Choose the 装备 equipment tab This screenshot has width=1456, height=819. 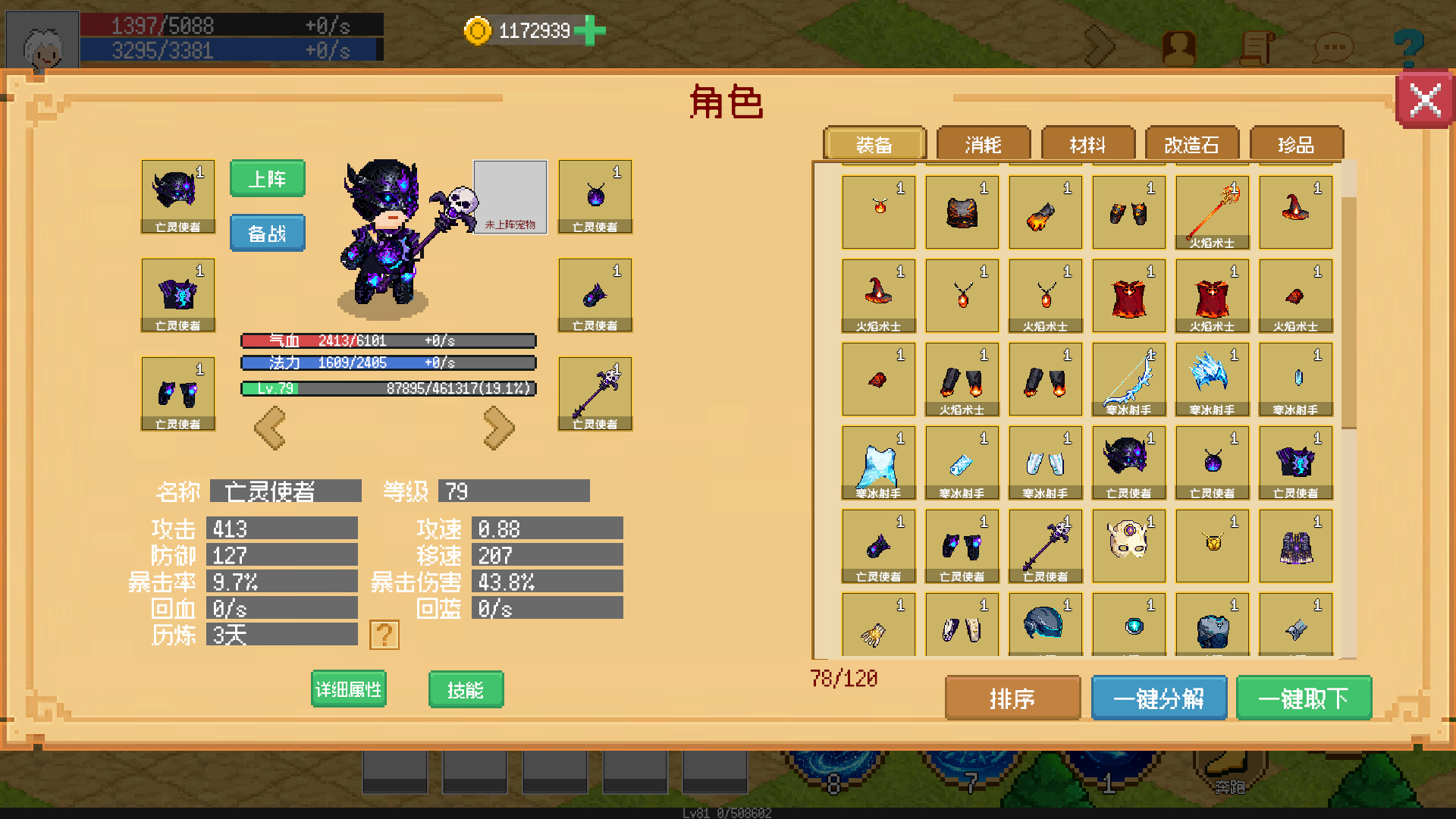click(874, 144)
